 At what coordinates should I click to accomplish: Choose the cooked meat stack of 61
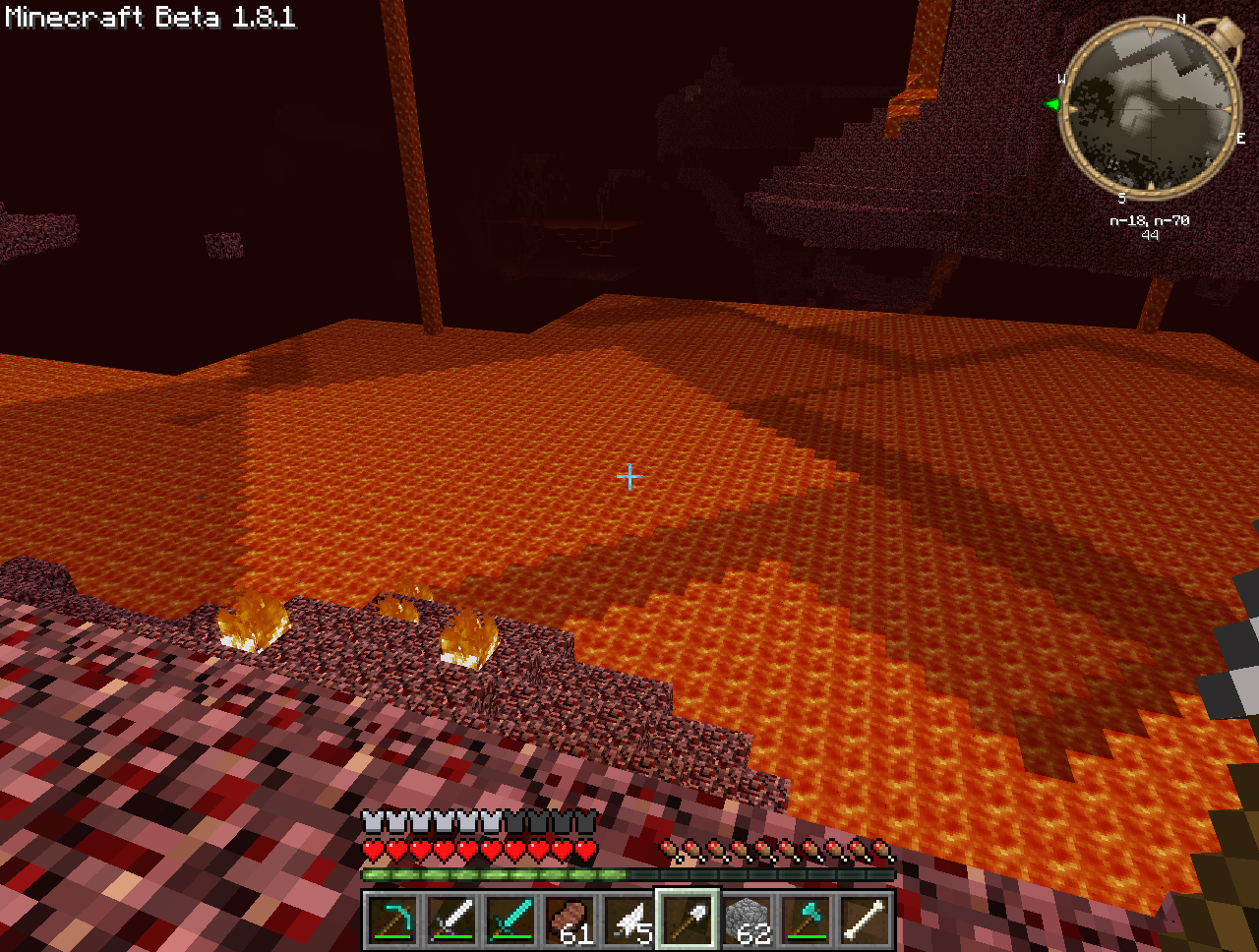(x=570, y=920)
